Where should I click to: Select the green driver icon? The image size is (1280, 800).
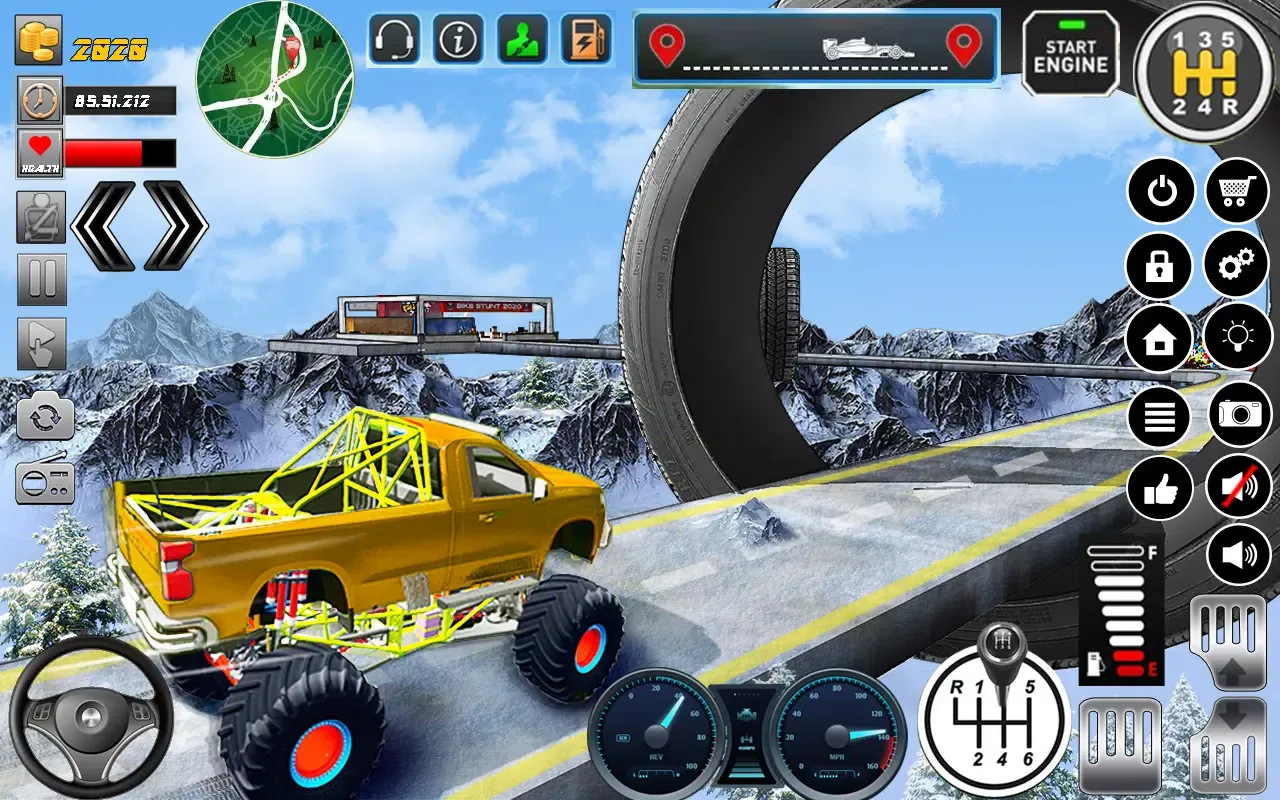[x=522, y=40]
